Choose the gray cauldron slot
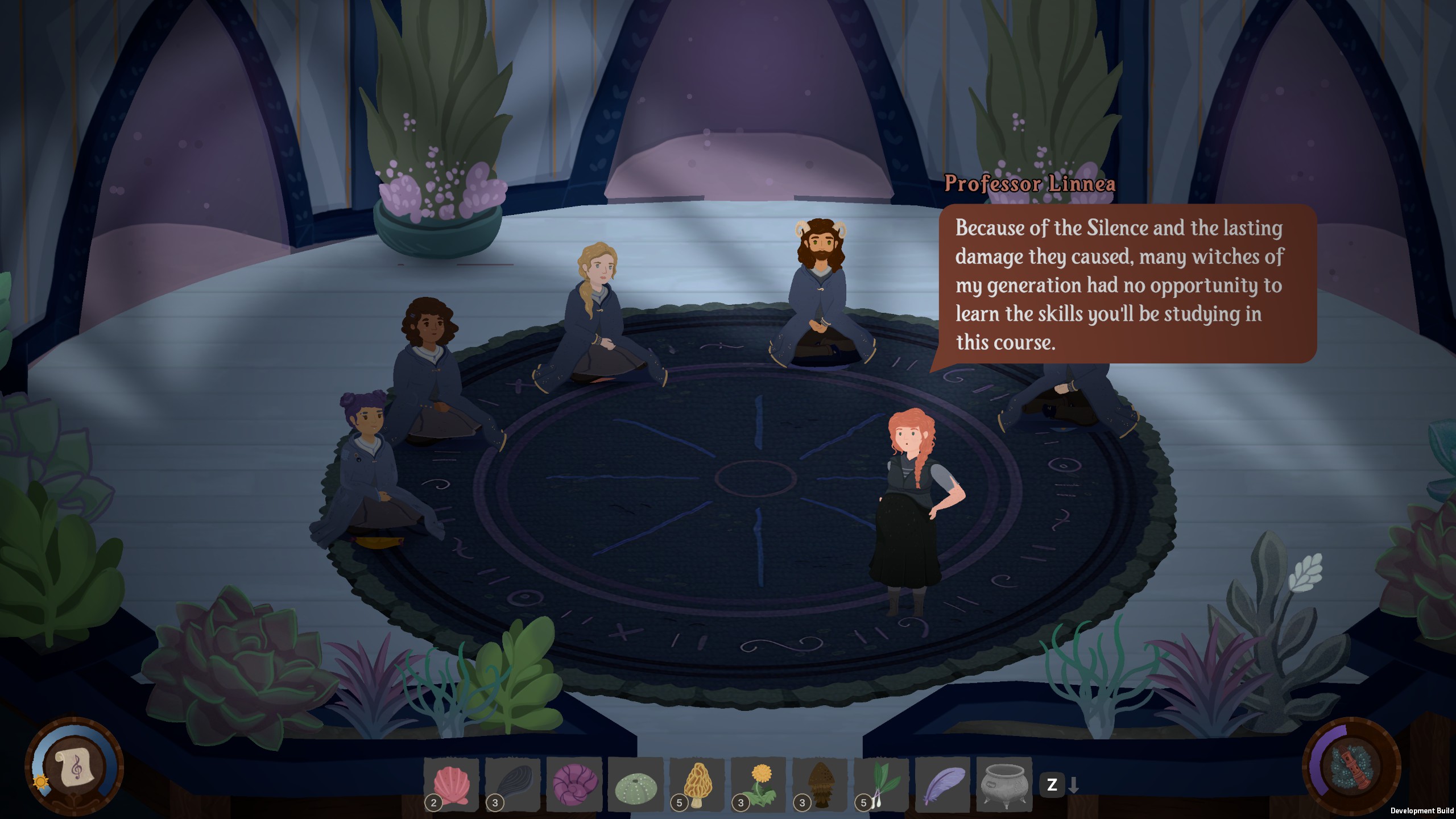1456x819 pixels. click(1004, 785)
